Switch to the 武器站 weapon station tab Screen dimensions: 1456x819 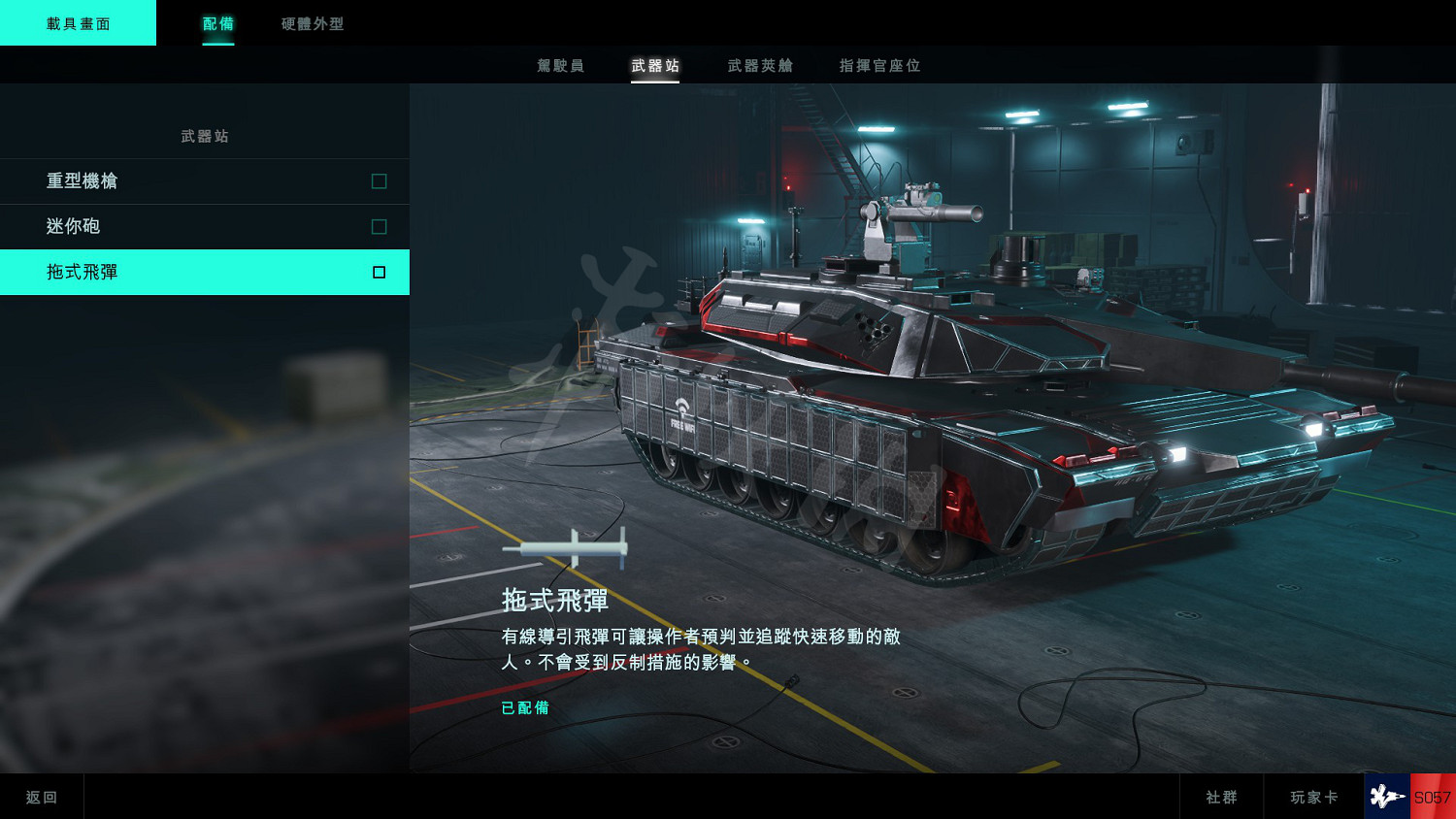pyautogui.click(x=655, y=66)
